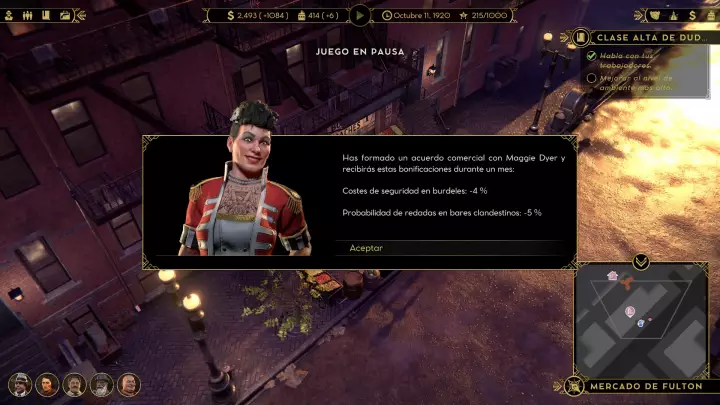The width and height of the screenshot is (720, 405).
Task: Select the first gangster portrait
Action: pyautogui.click(x=19, y=384)
